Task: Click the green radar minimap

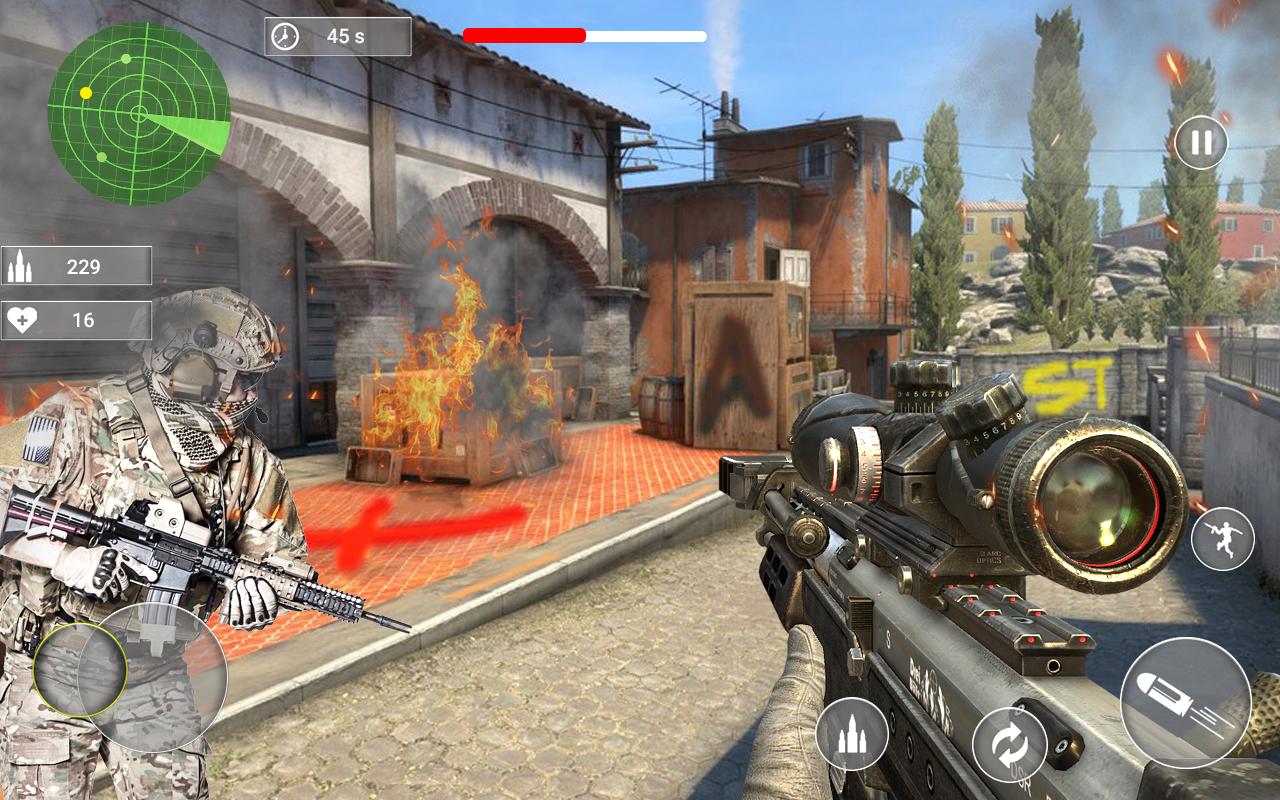Action: click(x=139, y=114)
